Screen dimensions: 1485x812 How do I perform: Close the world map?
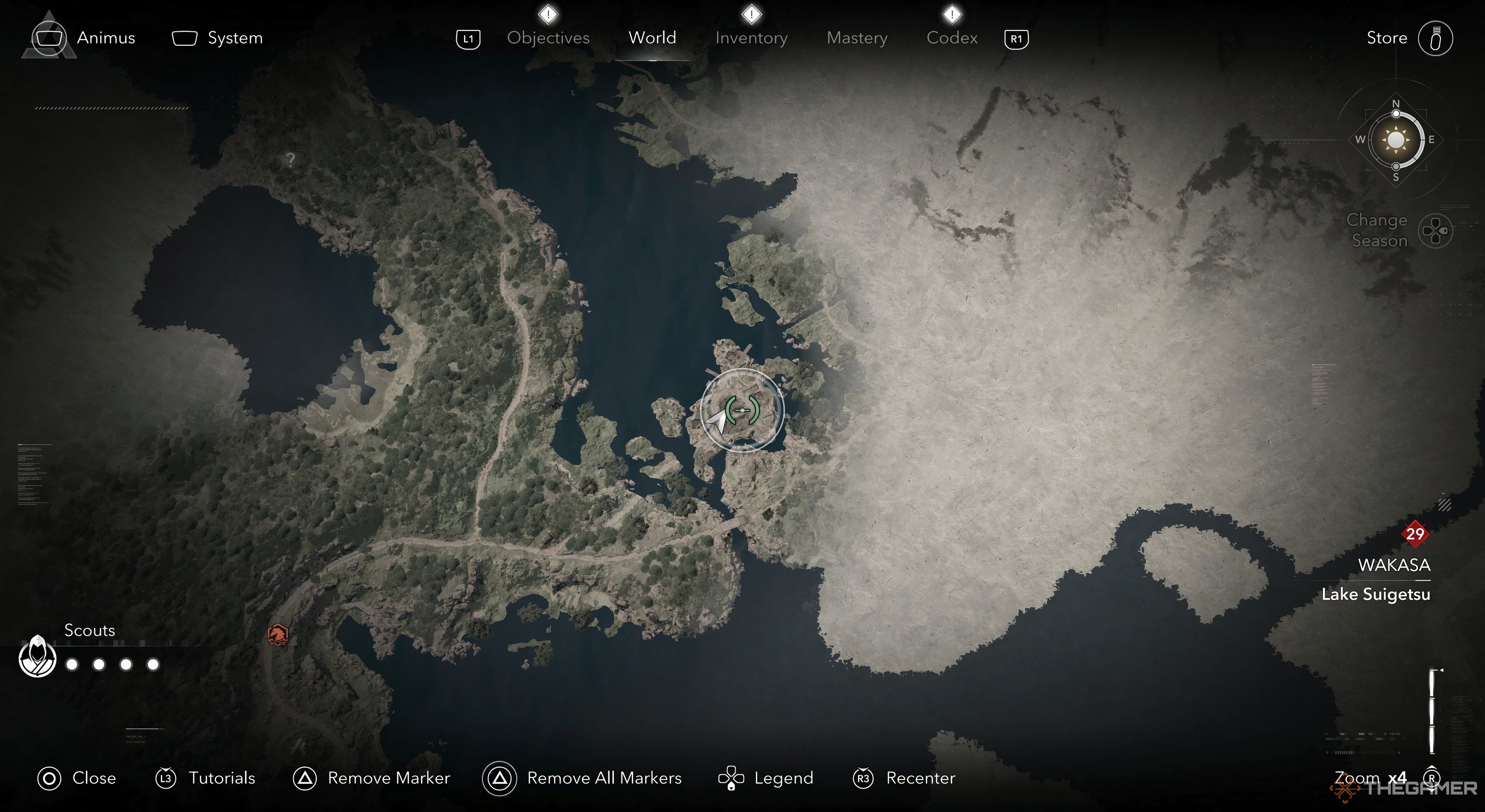77,778
